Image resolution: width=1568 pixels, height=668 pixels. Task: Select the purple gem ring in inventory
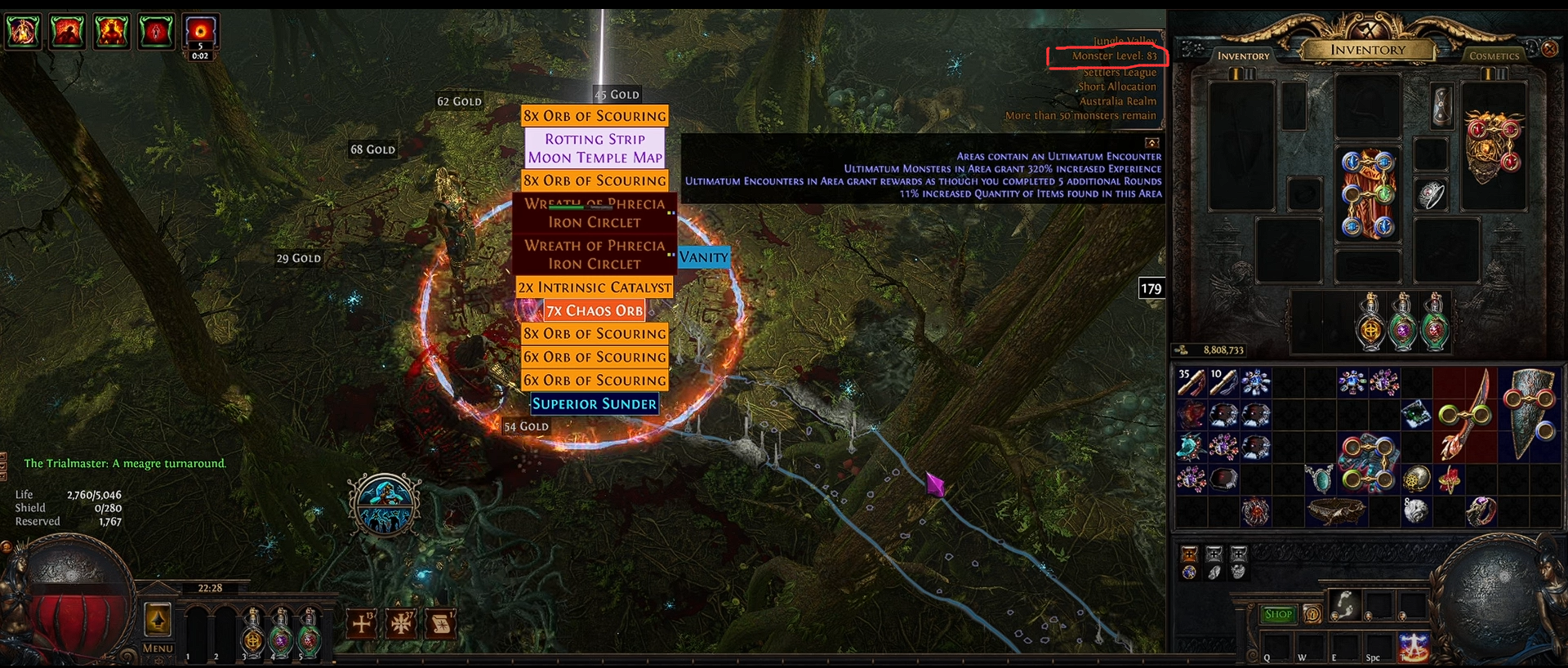pyautogui.click(x=1481, y=511)
